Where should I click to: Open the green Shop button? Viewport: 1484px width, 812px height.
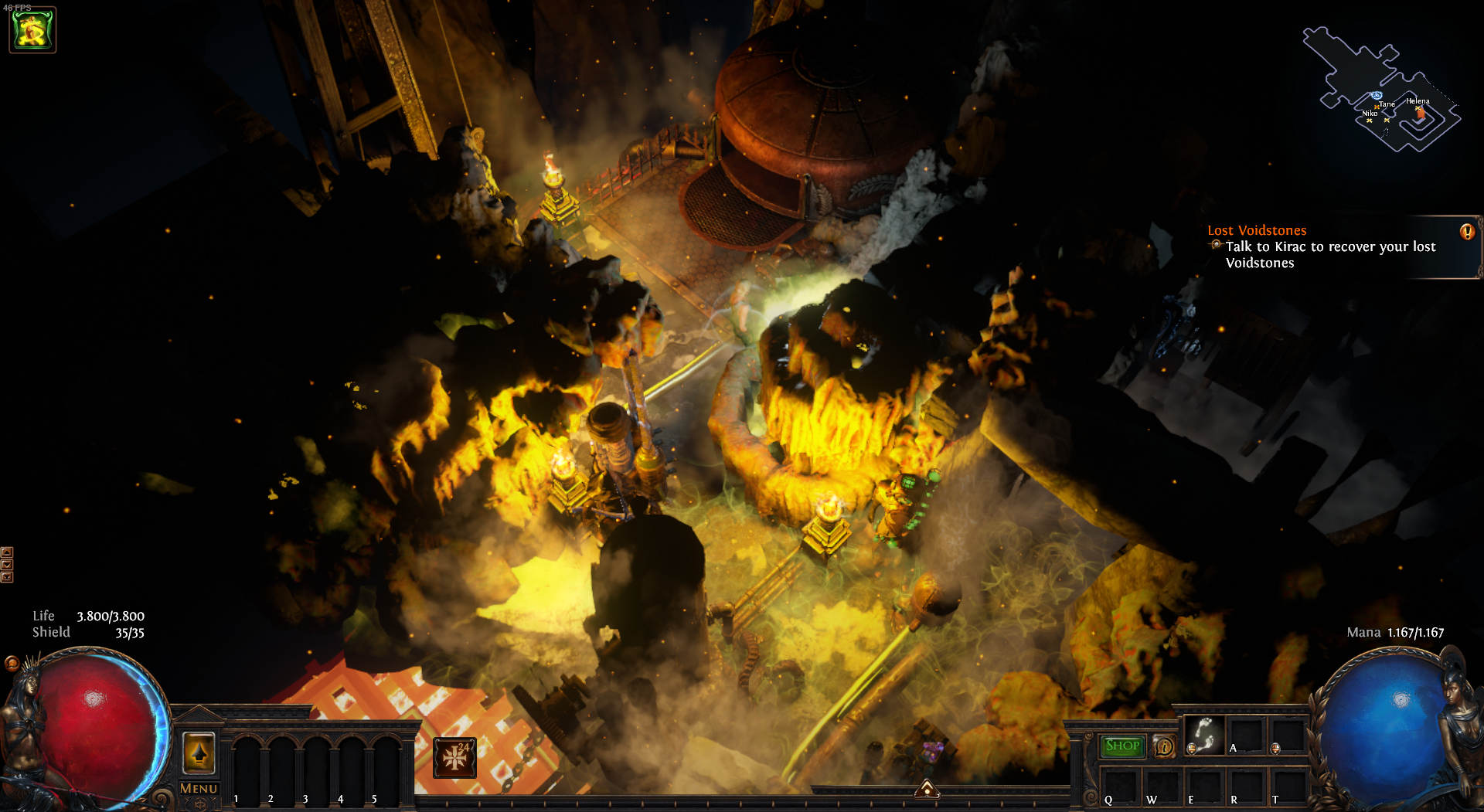click(x=1122, y=746)
